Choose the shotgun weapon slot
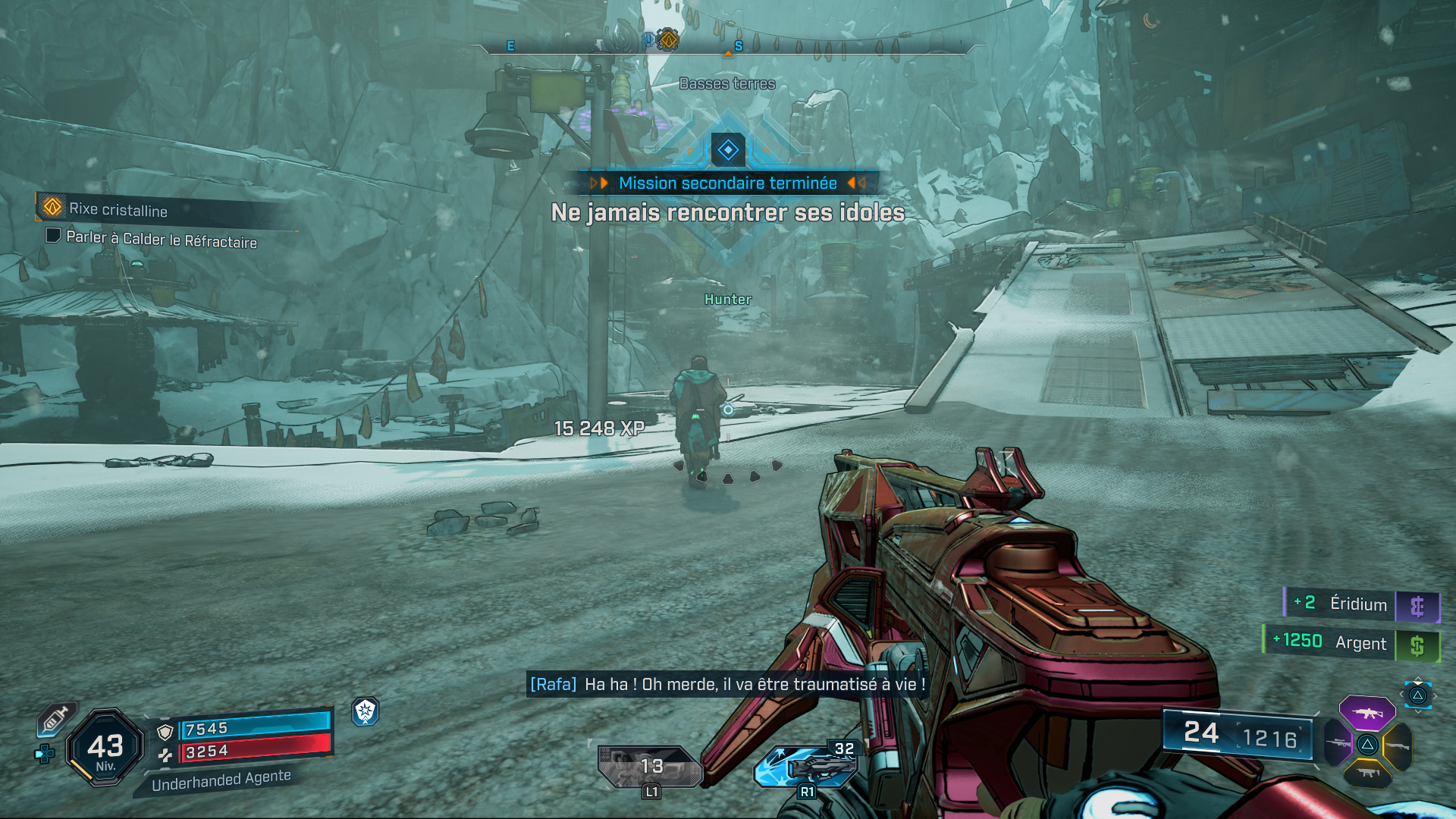Screen dimensions: 1456x819 tap(1398, 746)
